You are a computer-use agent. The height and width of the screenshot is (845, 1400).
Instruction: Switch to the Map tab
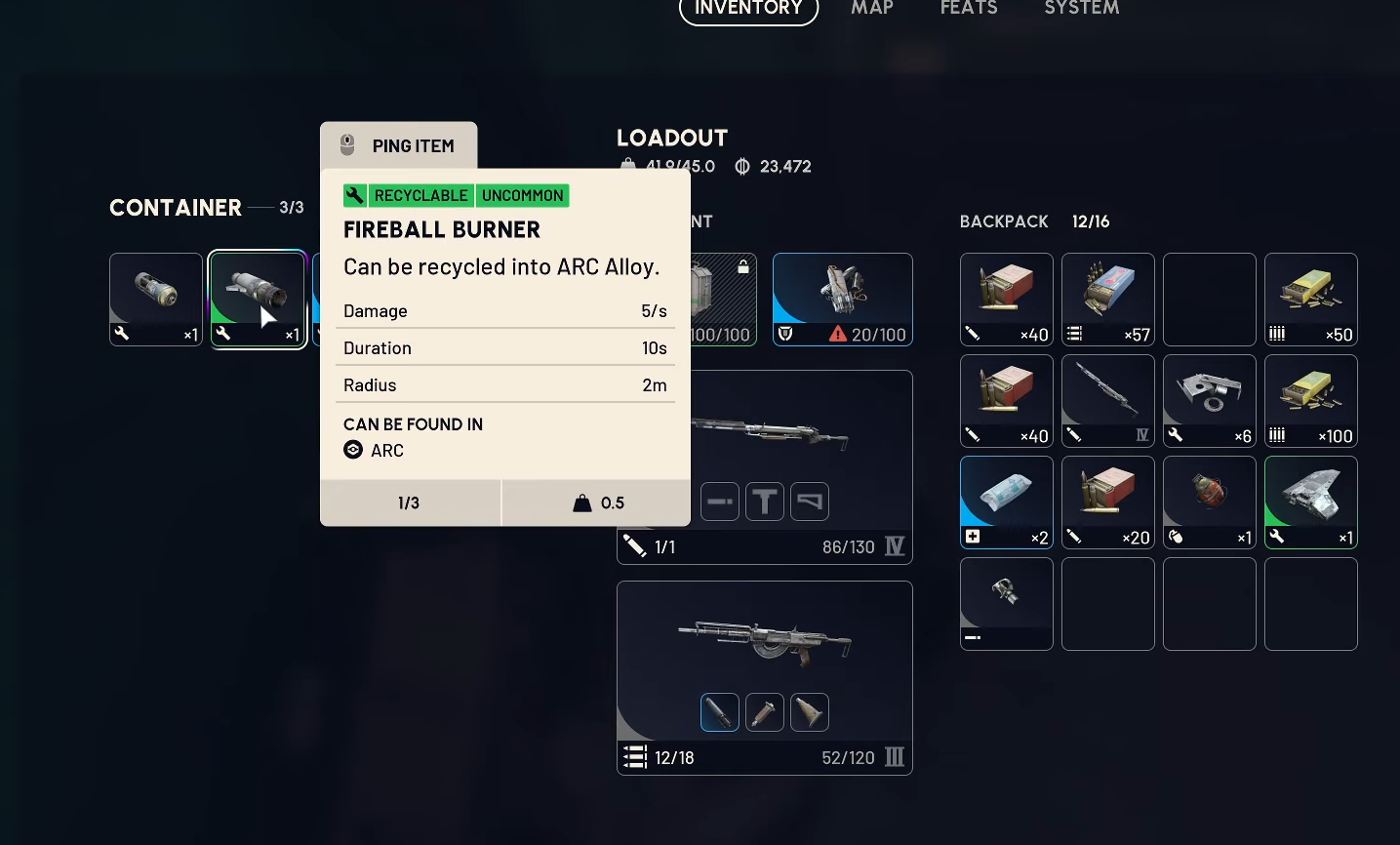point(872,9)
